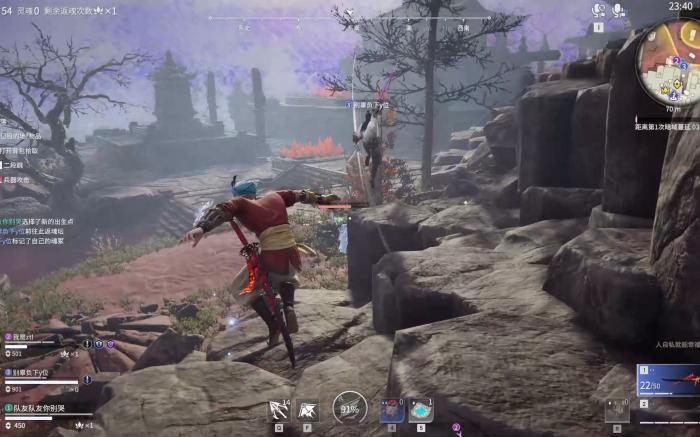Image resolution: width=700 pixels, height=437 pixels.
Task: Select the cyan armor powder item slot
Action: click(x=421, y=410)
